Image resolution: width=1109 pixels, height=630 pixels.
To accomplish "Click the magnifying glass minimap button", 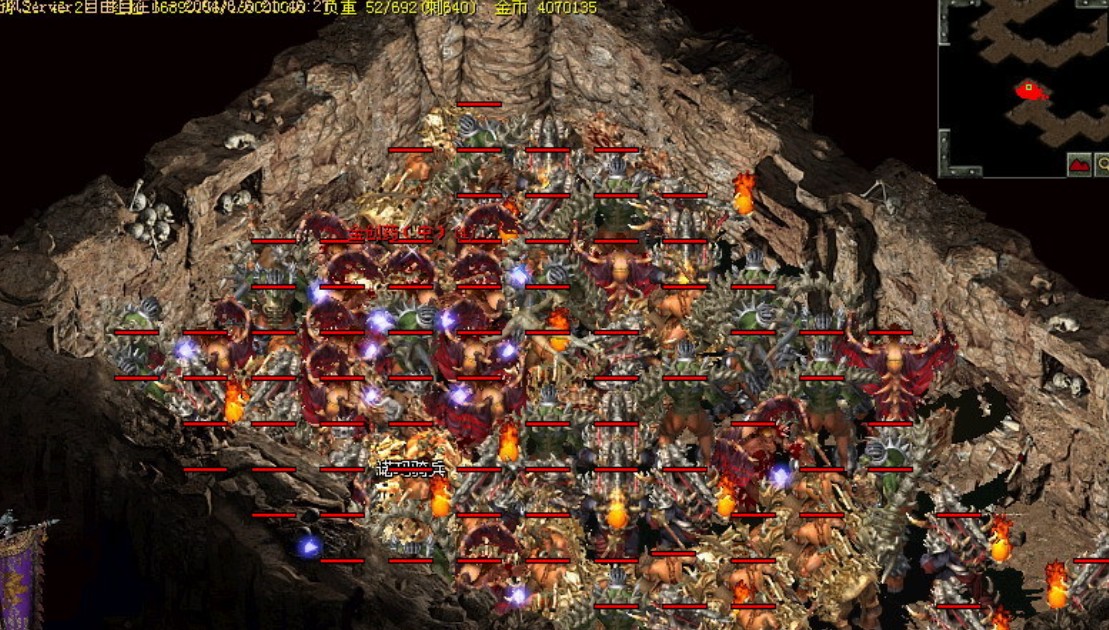I will (1102, 165).
